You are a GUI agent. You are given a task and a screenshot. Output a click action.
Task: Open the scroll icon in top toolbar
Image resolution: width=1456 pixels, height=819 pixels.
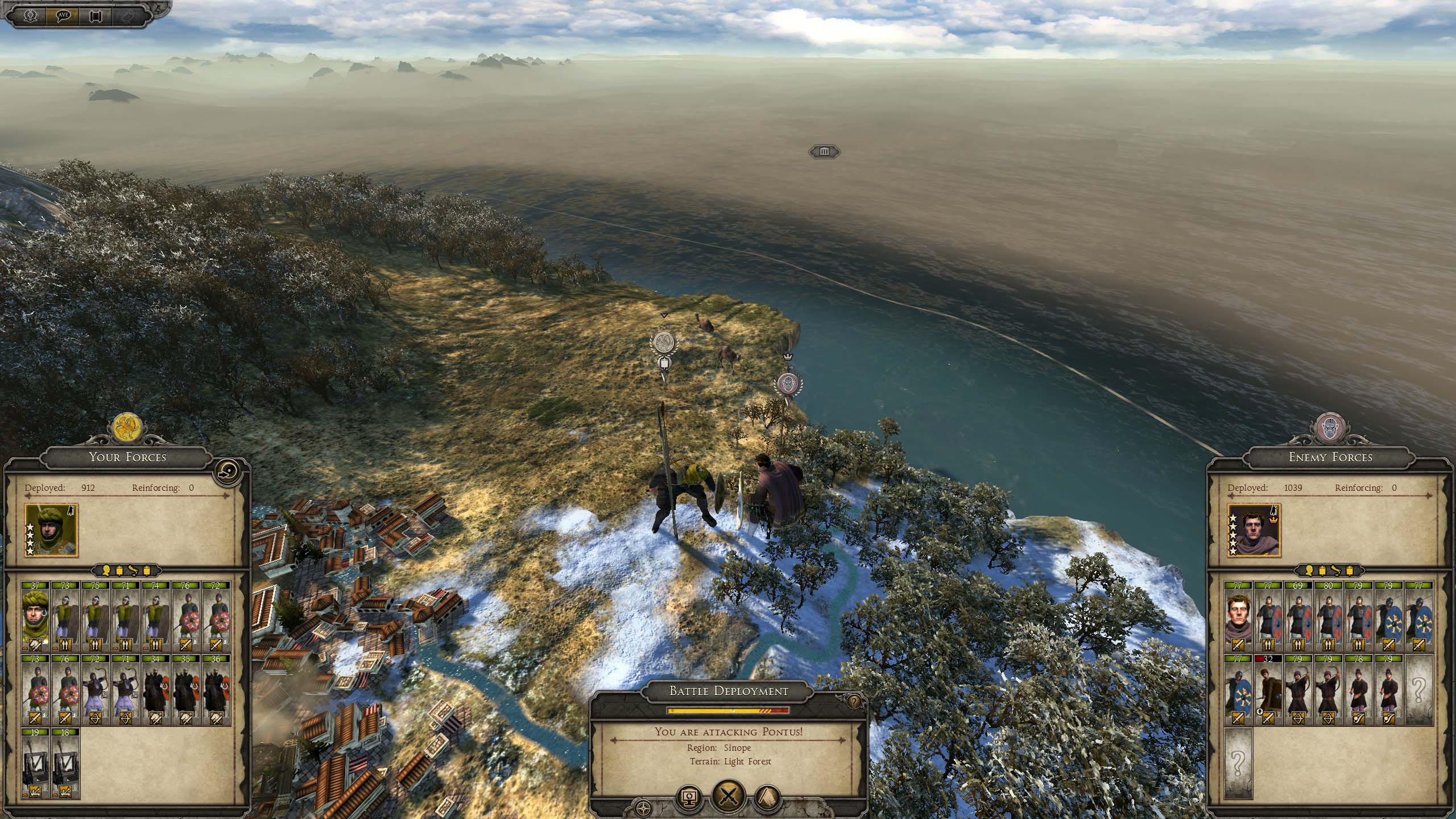94,15
